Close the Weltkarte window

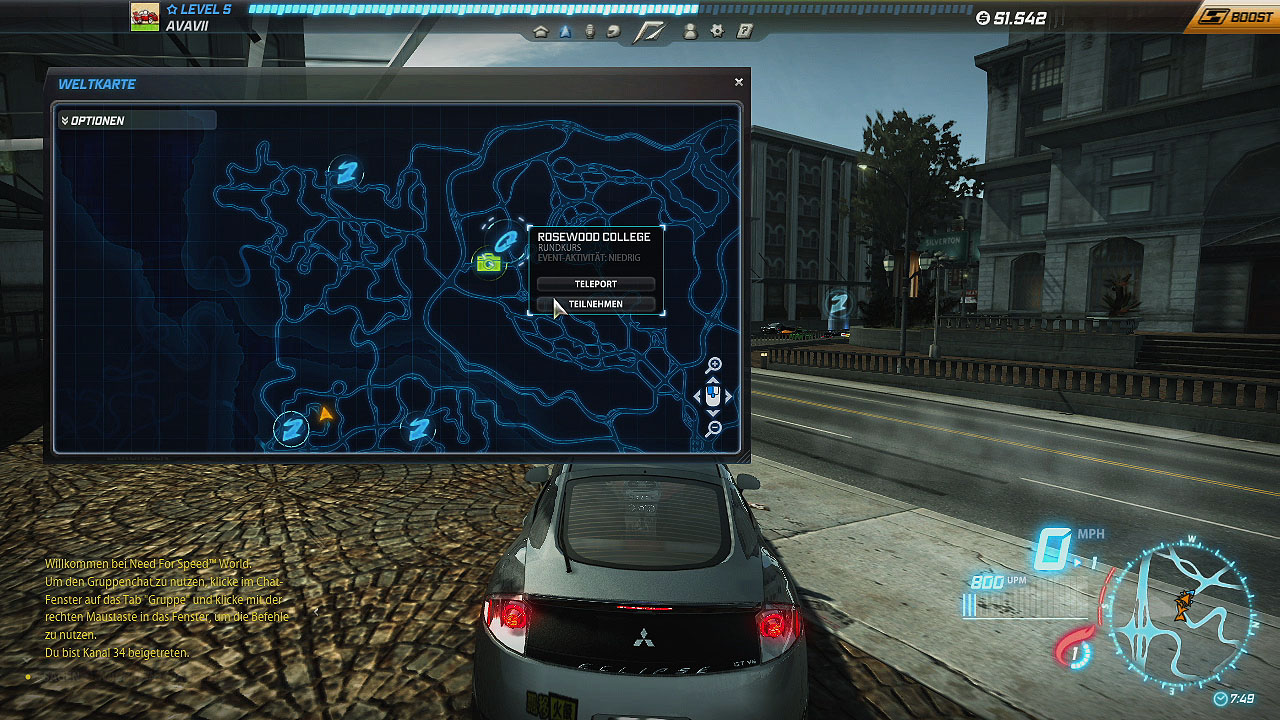739,83
